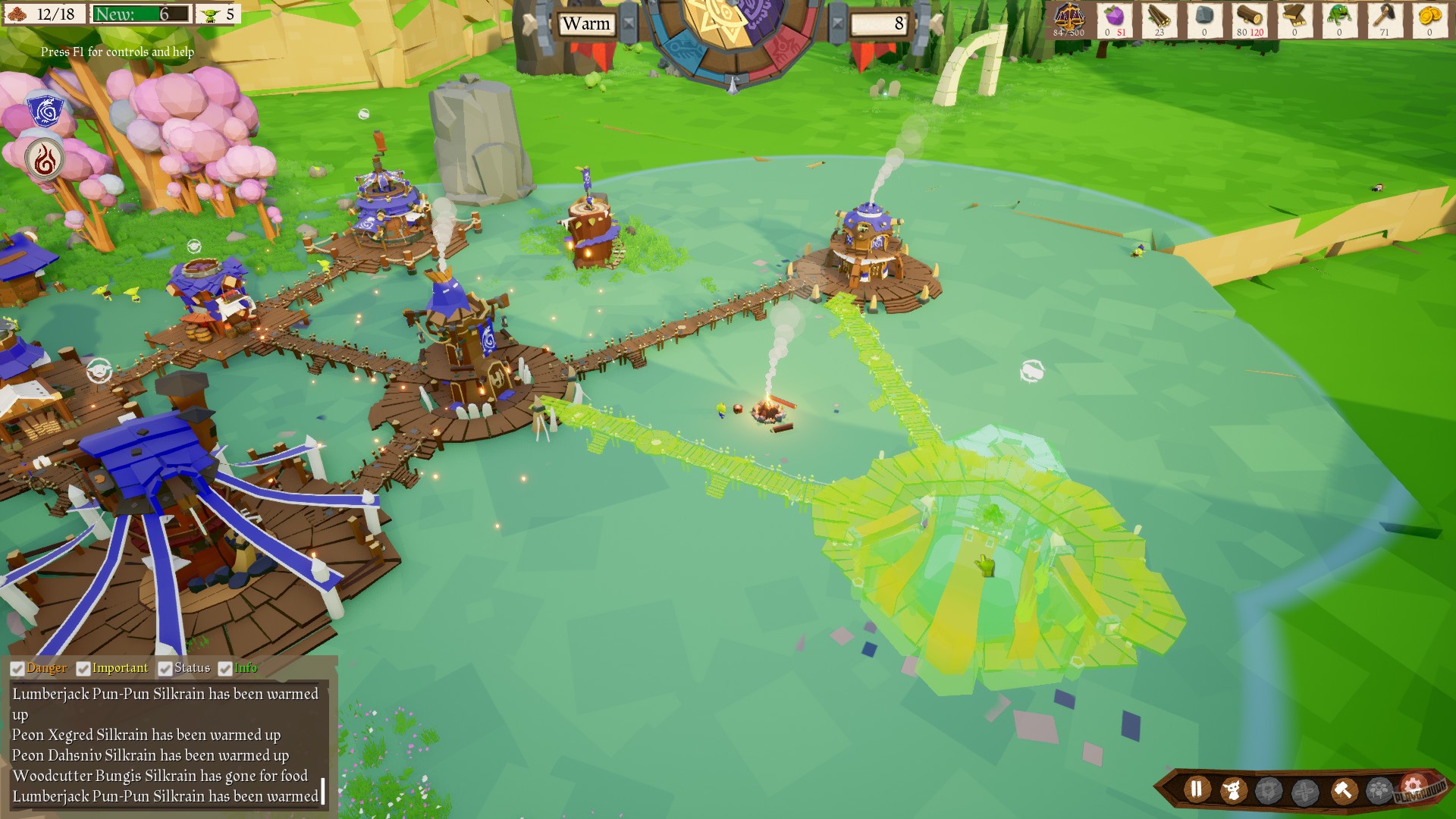Toggle the Info message filter off
The width and height of the screenshot is (1456, 819).
tap(224, 668)
